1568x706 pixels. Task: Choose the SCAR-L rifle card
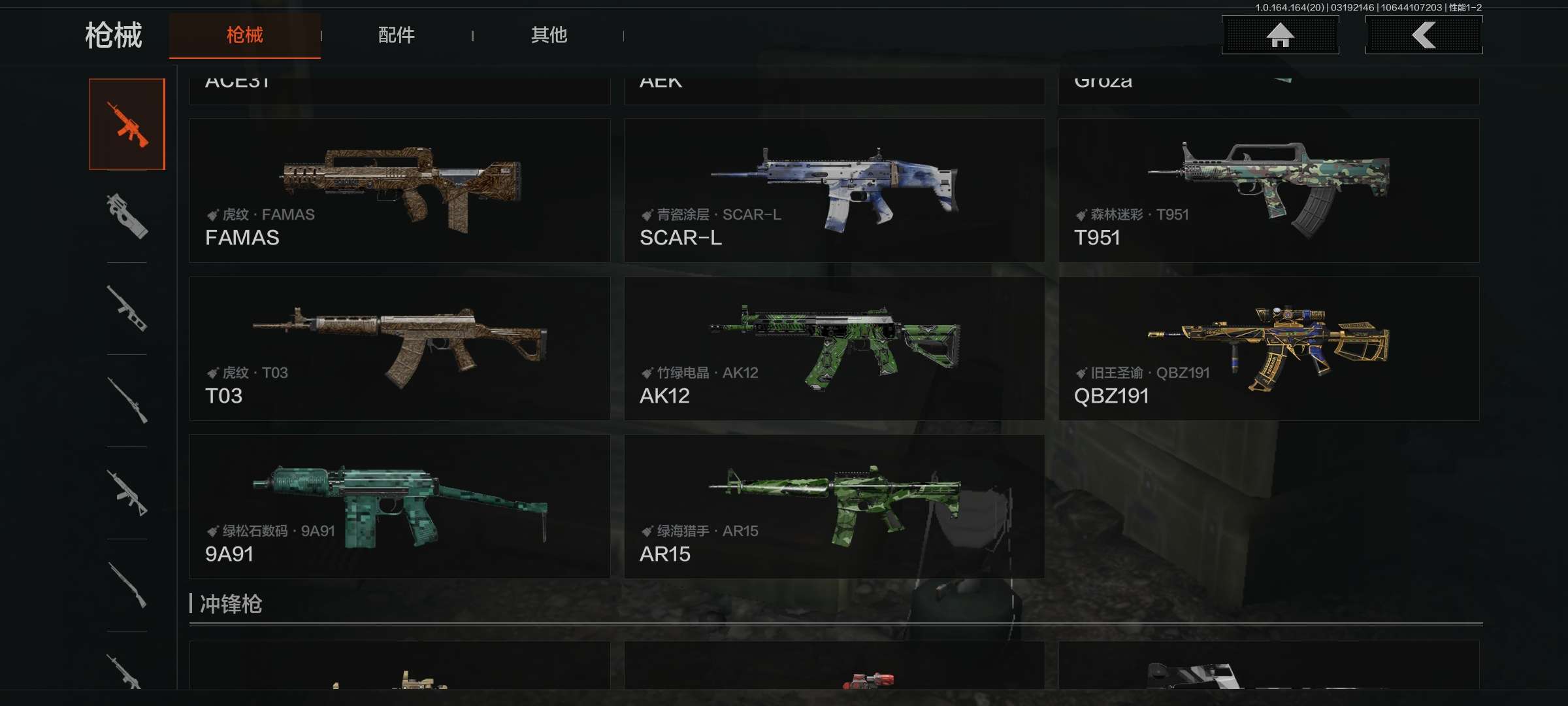pos(834,190)
